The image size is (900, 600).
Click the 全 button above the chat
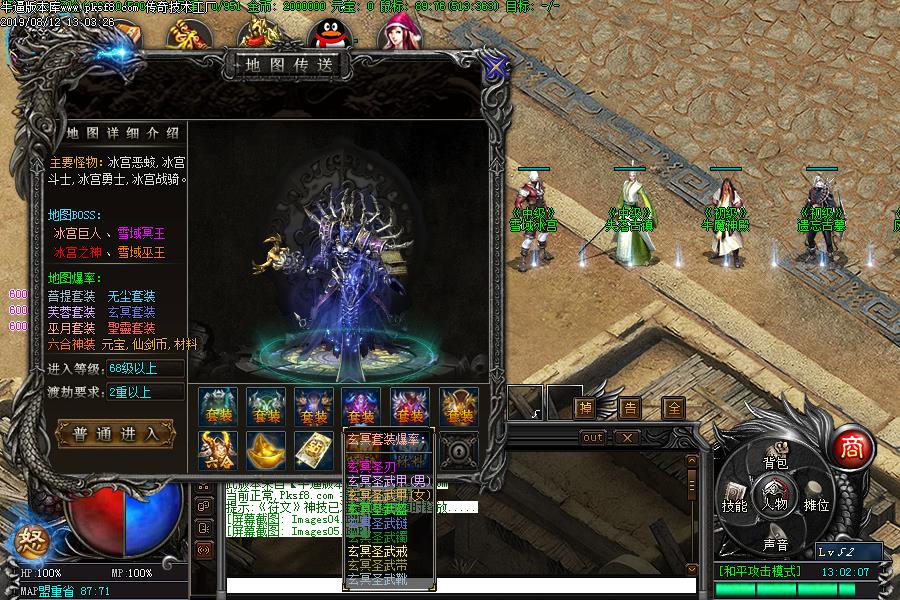674,408
